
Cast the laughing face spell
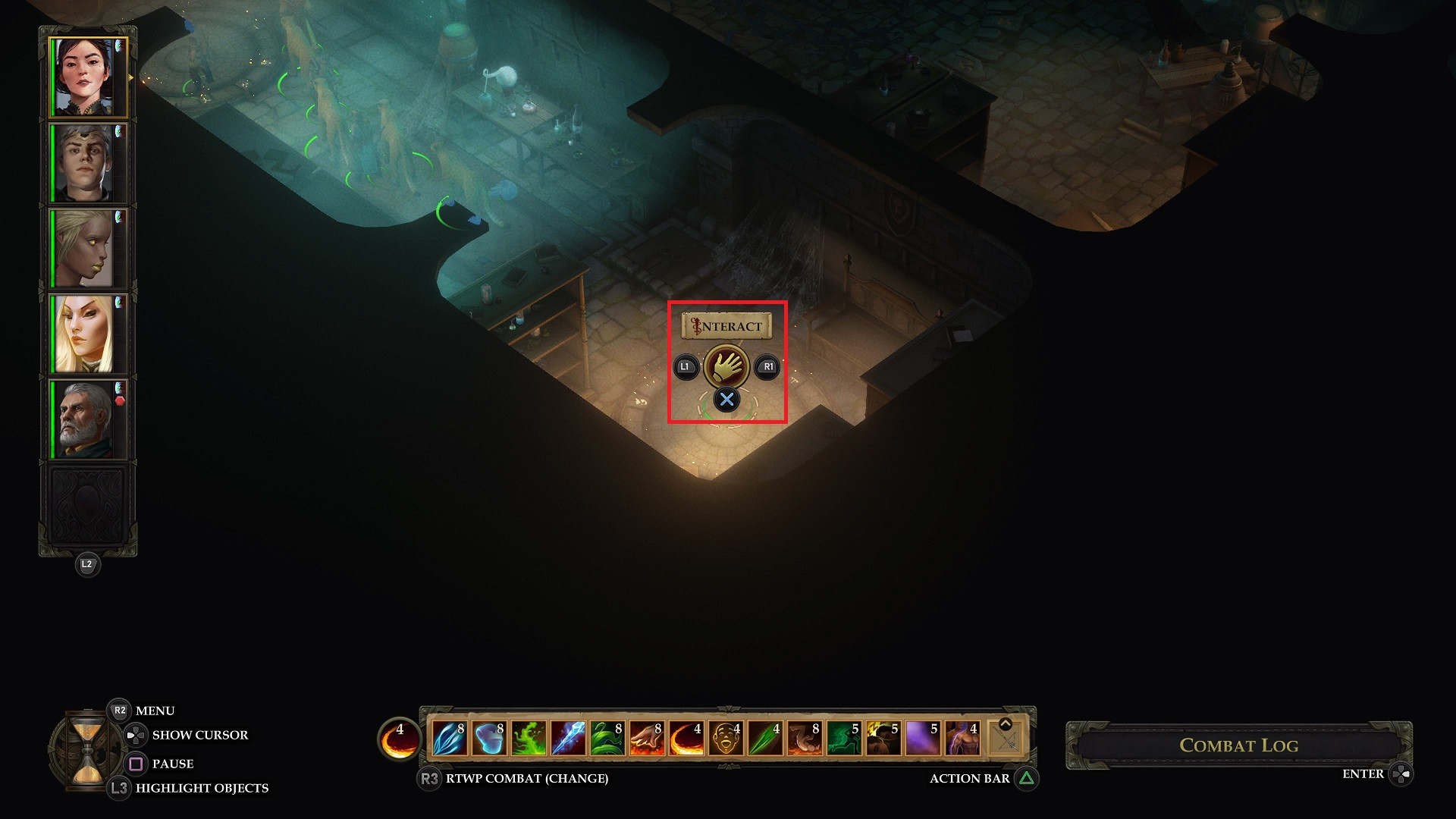click(x=726, y=739)
